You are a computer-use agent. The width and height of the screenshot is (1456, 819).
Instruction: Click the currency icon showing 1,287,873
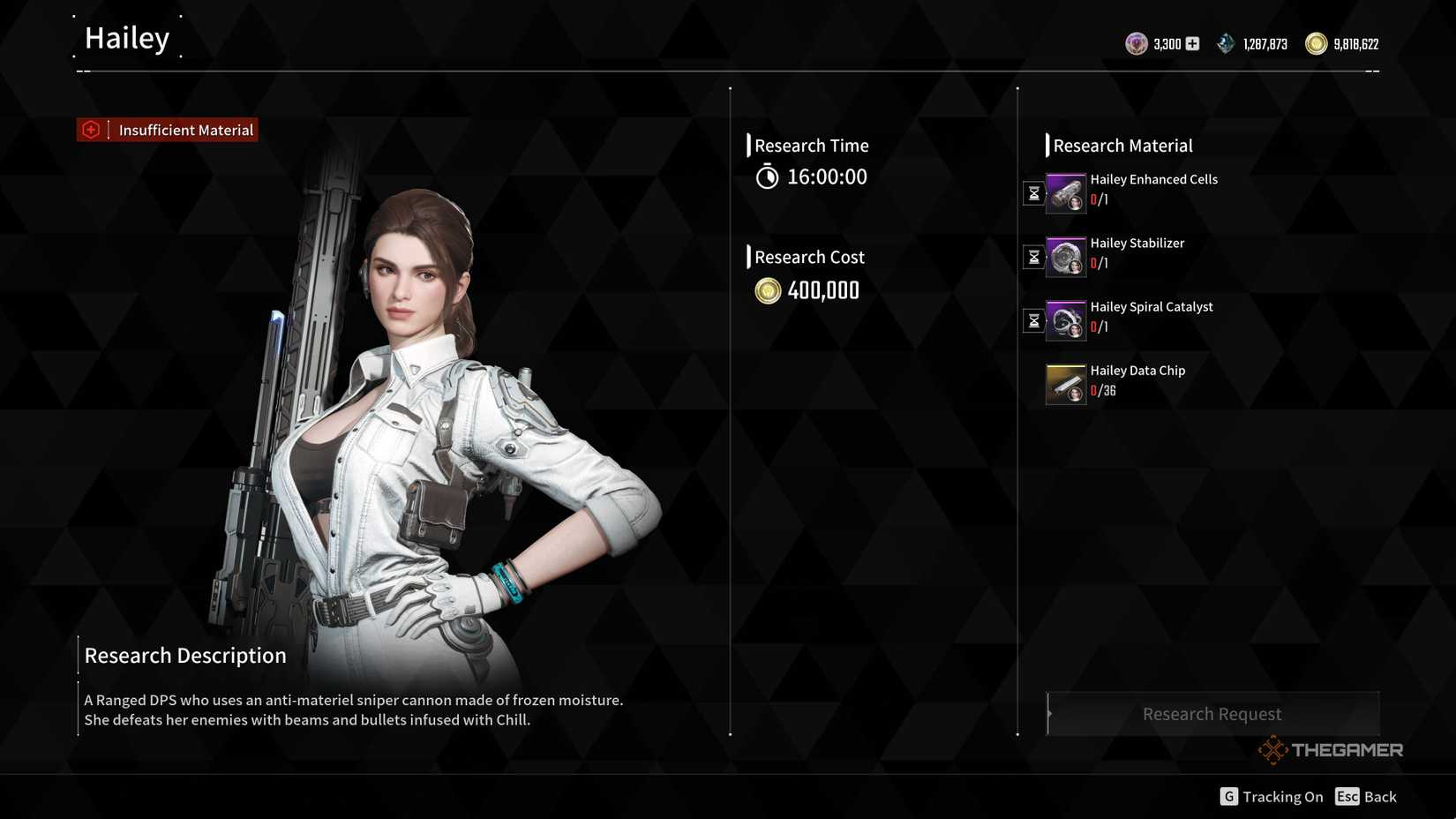[x=1225, y=42]
